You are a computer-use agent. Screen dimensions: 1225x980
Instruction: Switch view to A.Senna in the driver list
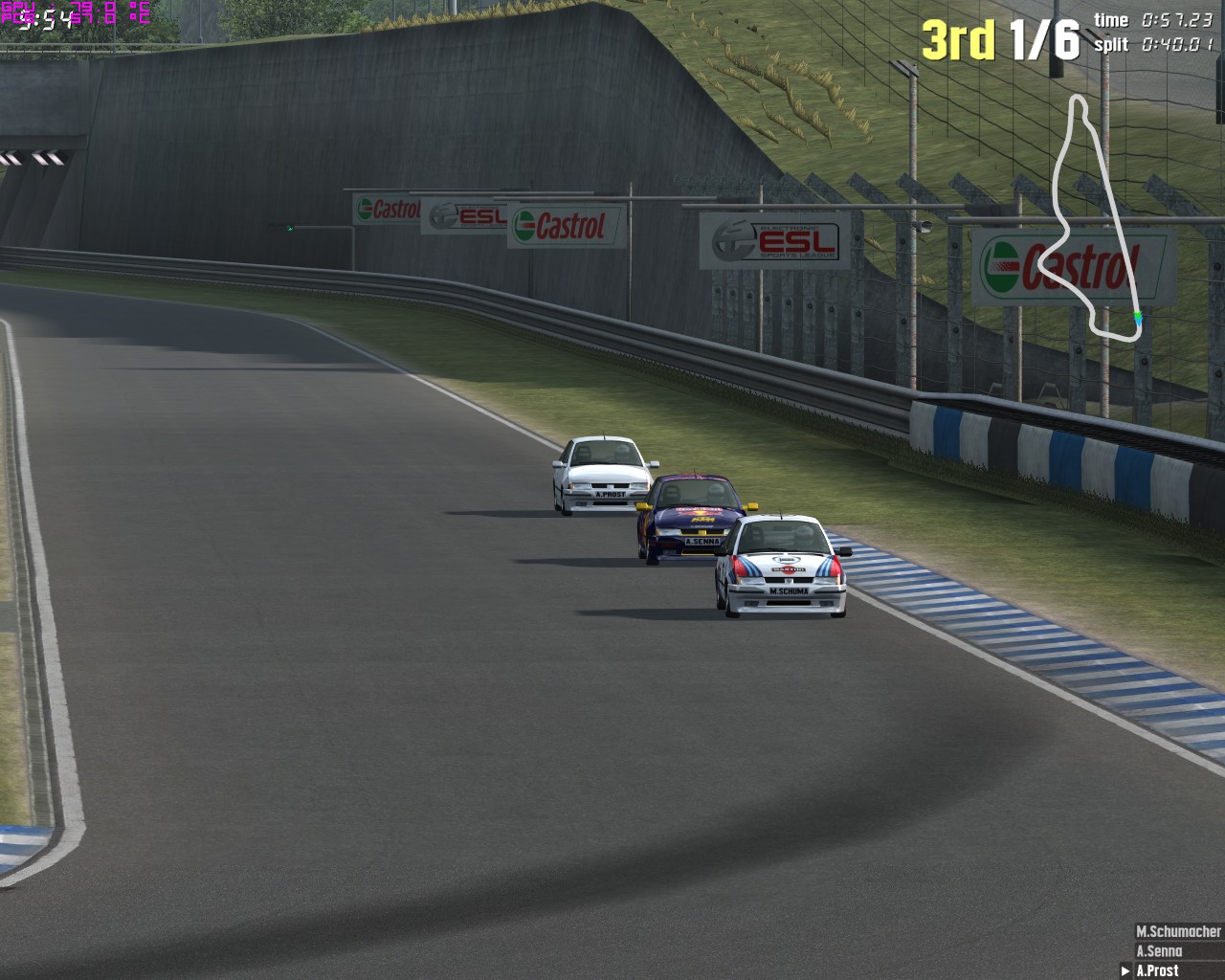coord(1159,951)
